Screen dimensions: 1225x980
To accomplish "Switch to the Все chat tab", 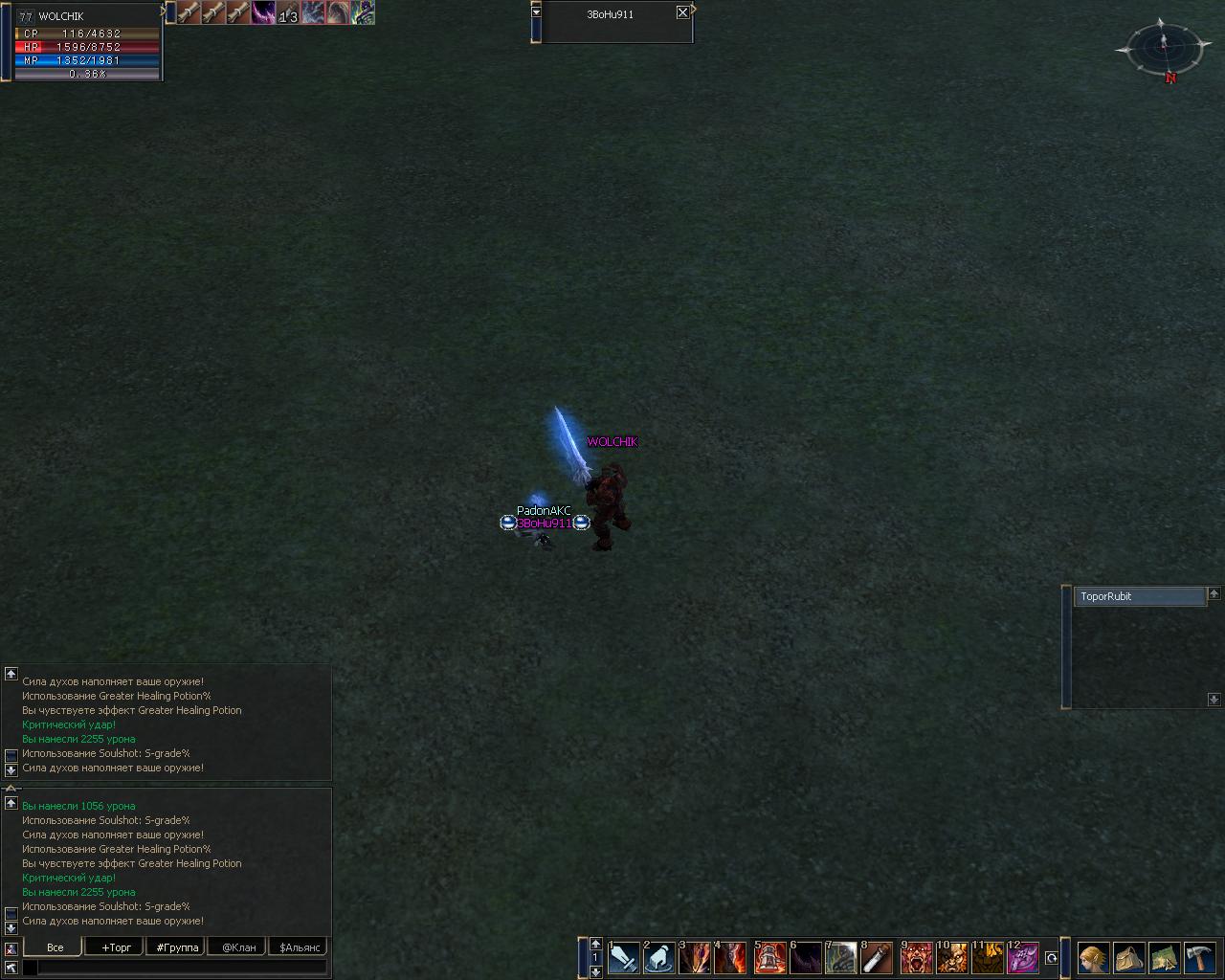I will (x=55, y=947).
